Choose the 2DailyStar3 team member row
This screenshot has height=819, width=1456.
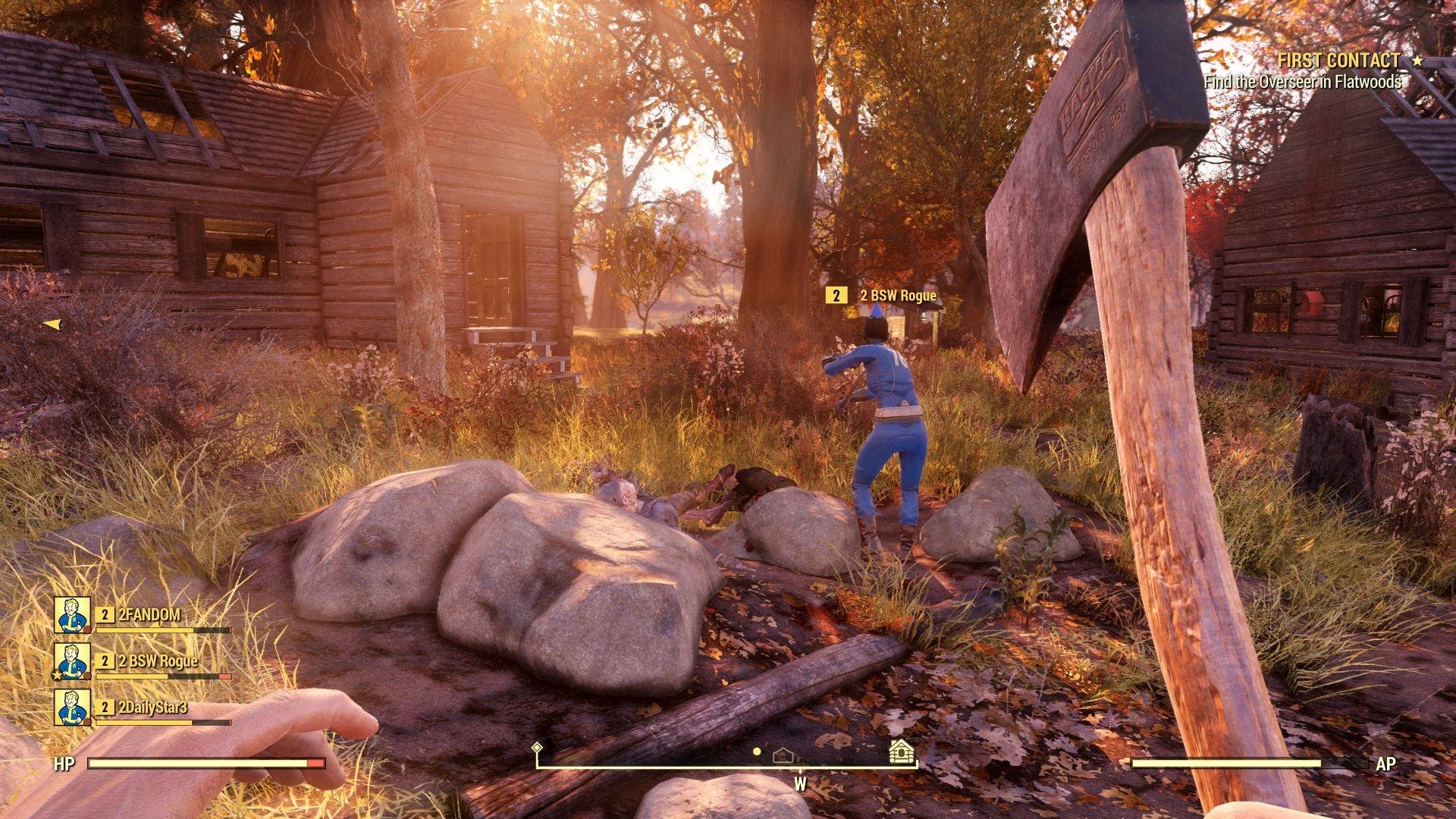tap(144, 708)
